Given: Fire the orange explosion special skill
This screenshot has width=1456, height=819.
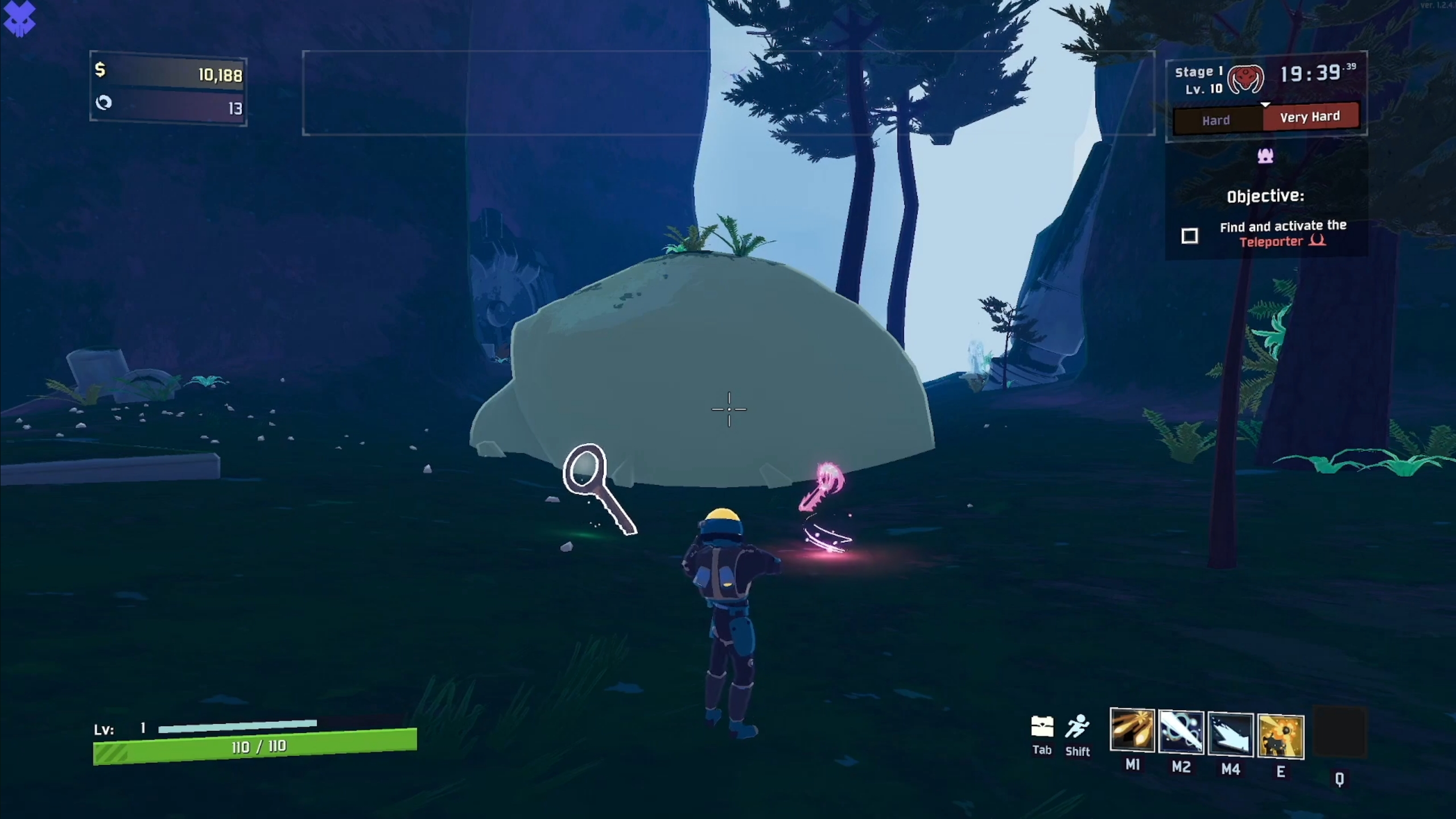Looking at the screenshot, I should click(1280, 736).
